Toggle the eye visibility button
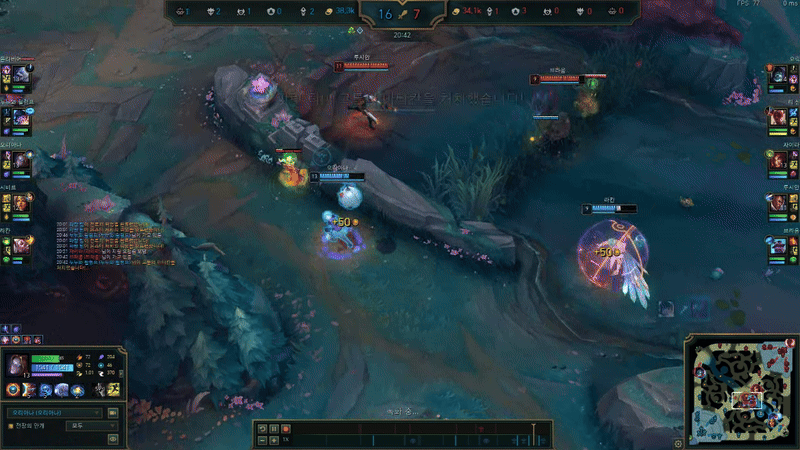This screenshot has height=450, width=800. point(113,437)
